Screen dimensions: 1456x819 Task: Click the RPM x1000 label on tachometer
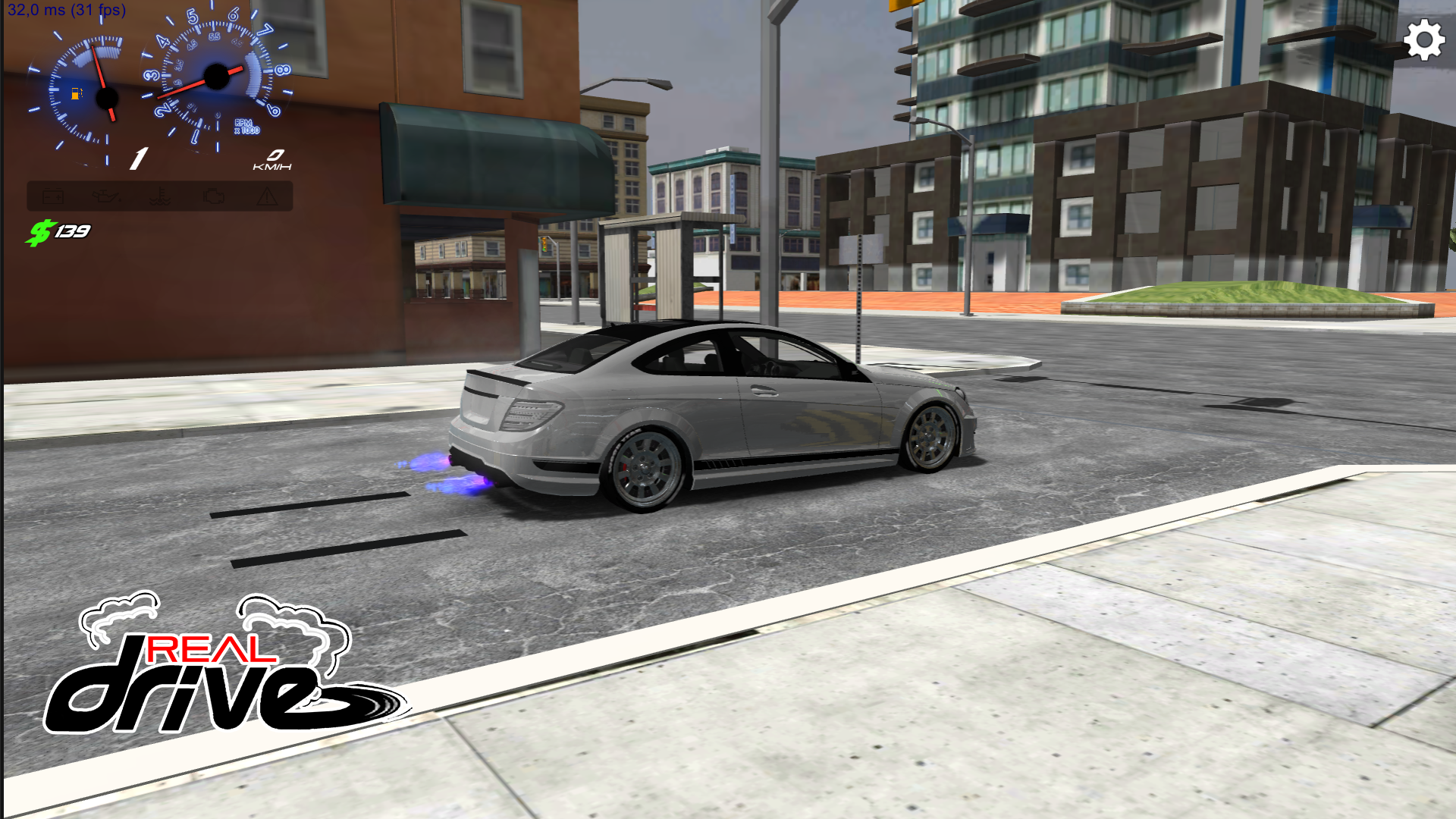(247, 127)
